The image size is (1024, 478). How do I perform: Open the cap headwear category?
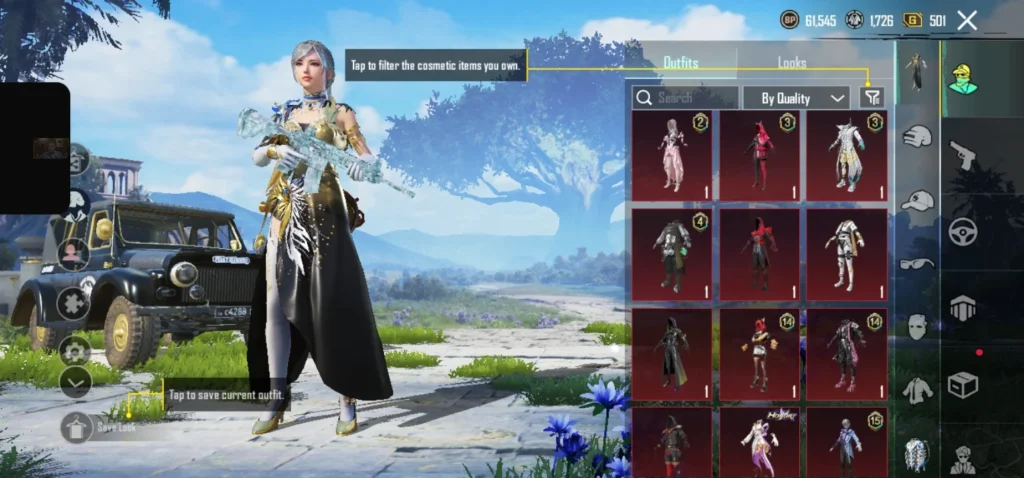917,200
